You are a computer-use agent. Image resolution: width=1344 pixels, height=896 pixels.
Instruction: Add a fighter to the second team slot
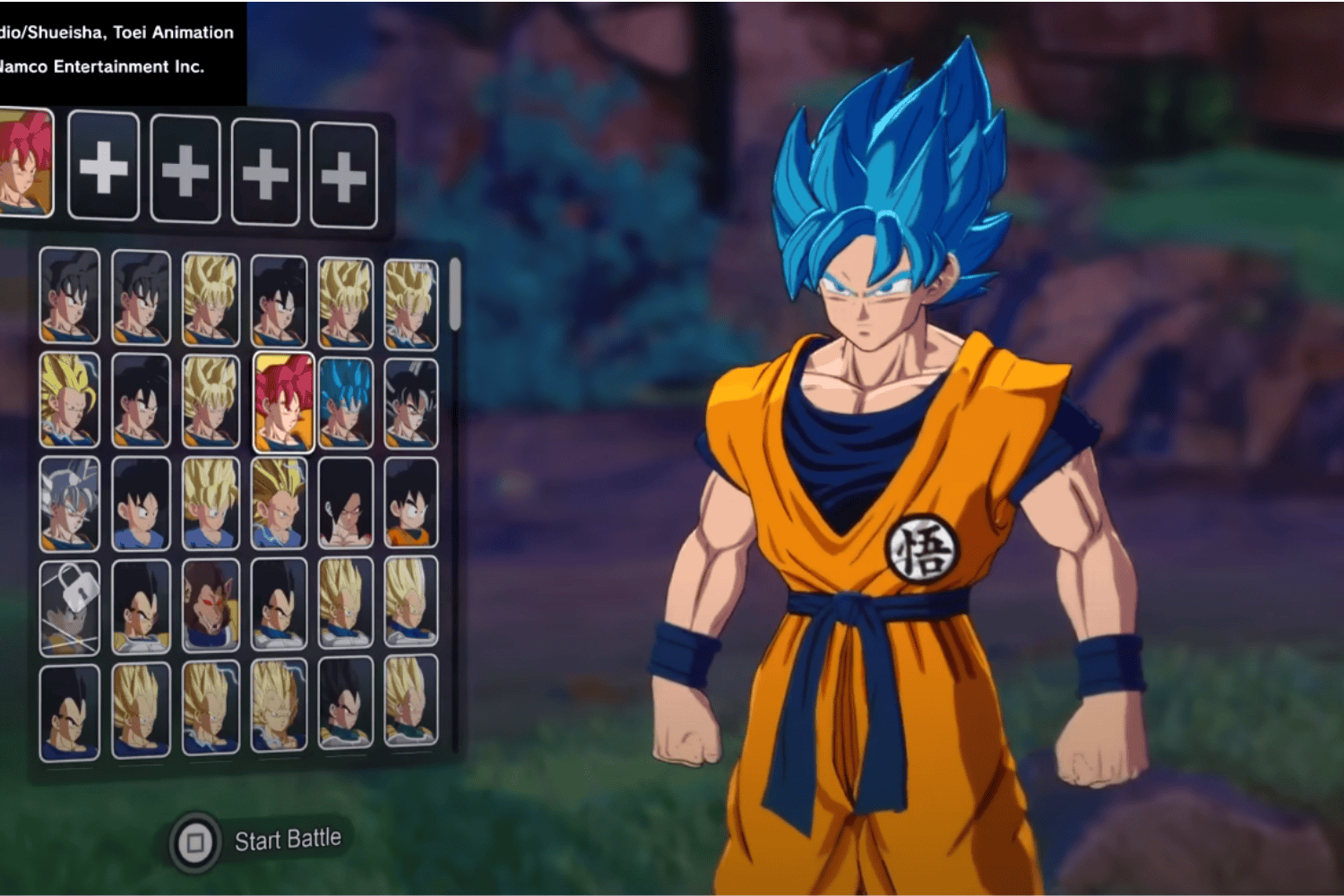[103, 166]
